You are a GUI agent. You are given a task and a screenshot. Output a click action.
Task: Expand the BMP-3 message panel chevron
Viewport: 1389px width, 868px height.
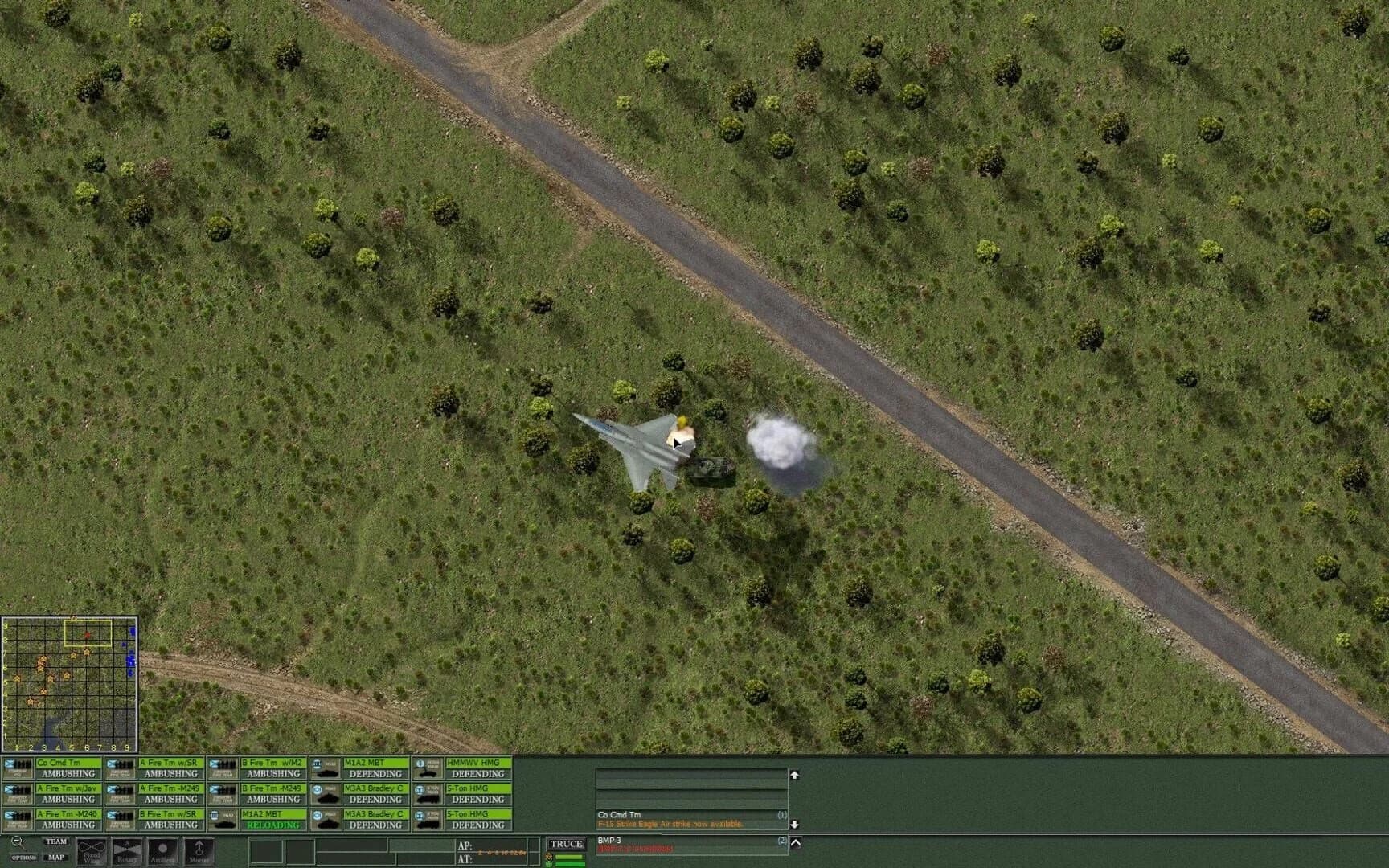coord(796,841)
